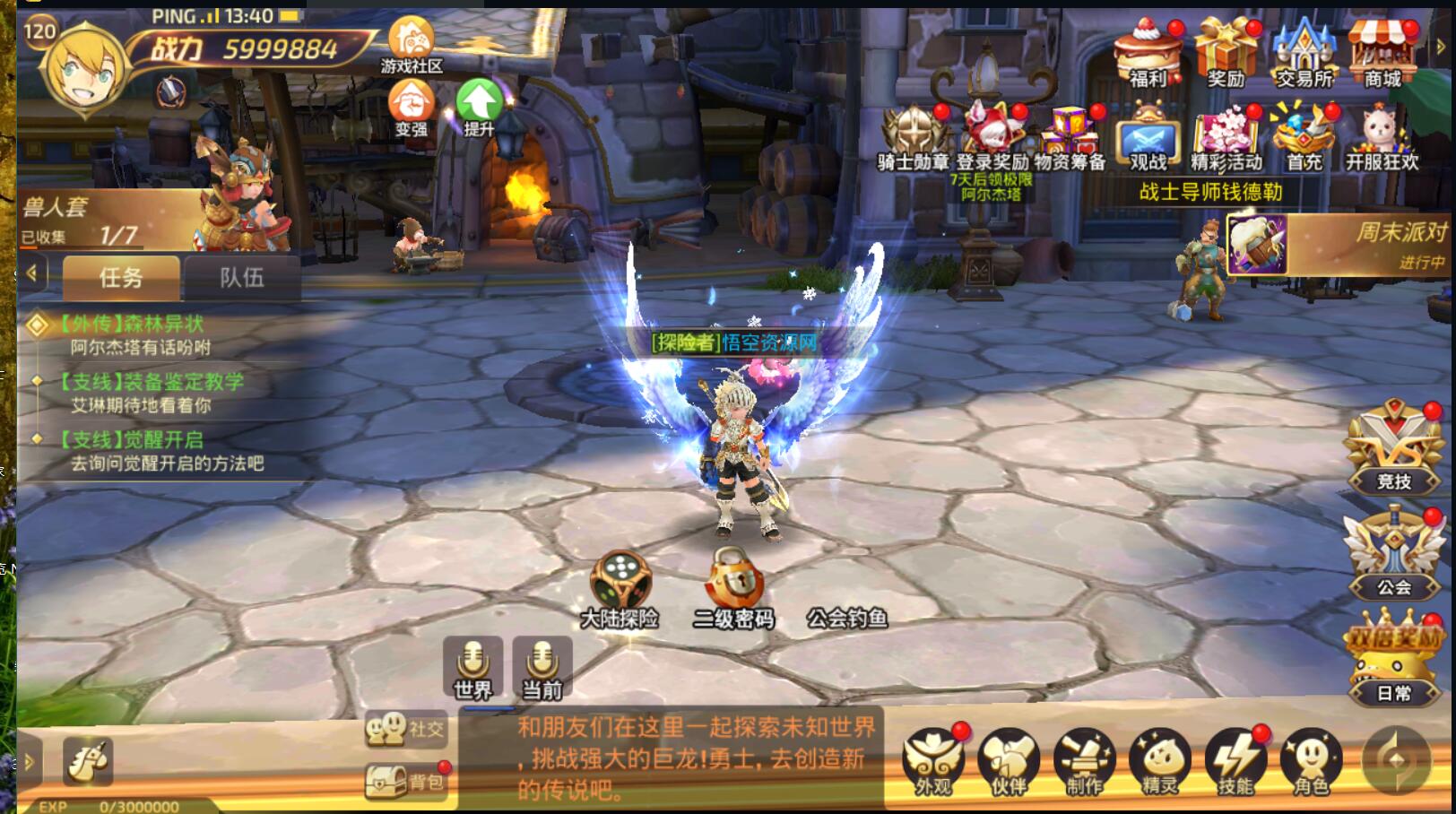Open the 骑士勋章 knight medal icon
Viewport: 1456px width, 814px height.
[x=913, y=136]
